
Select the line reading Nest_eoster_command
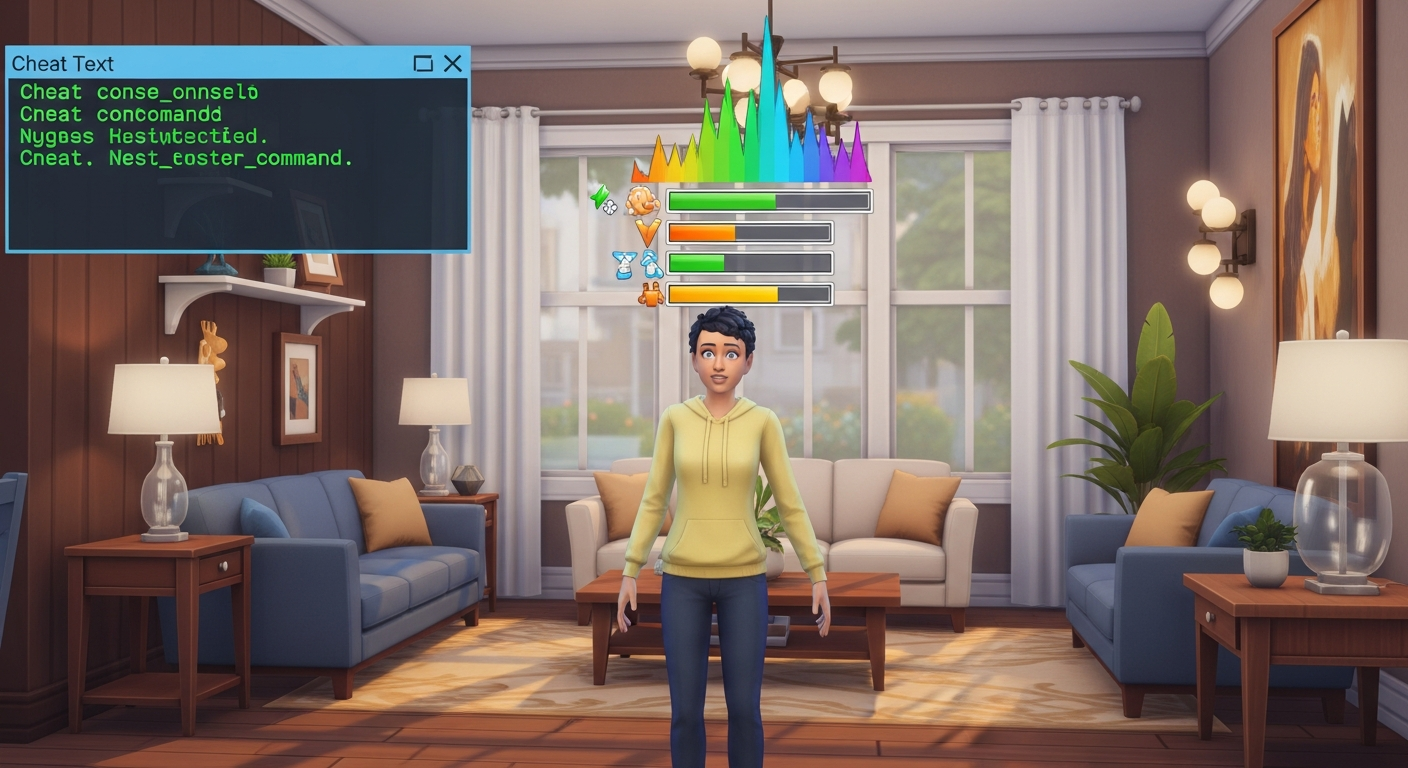pyautogui.click(x=185, y=157)
